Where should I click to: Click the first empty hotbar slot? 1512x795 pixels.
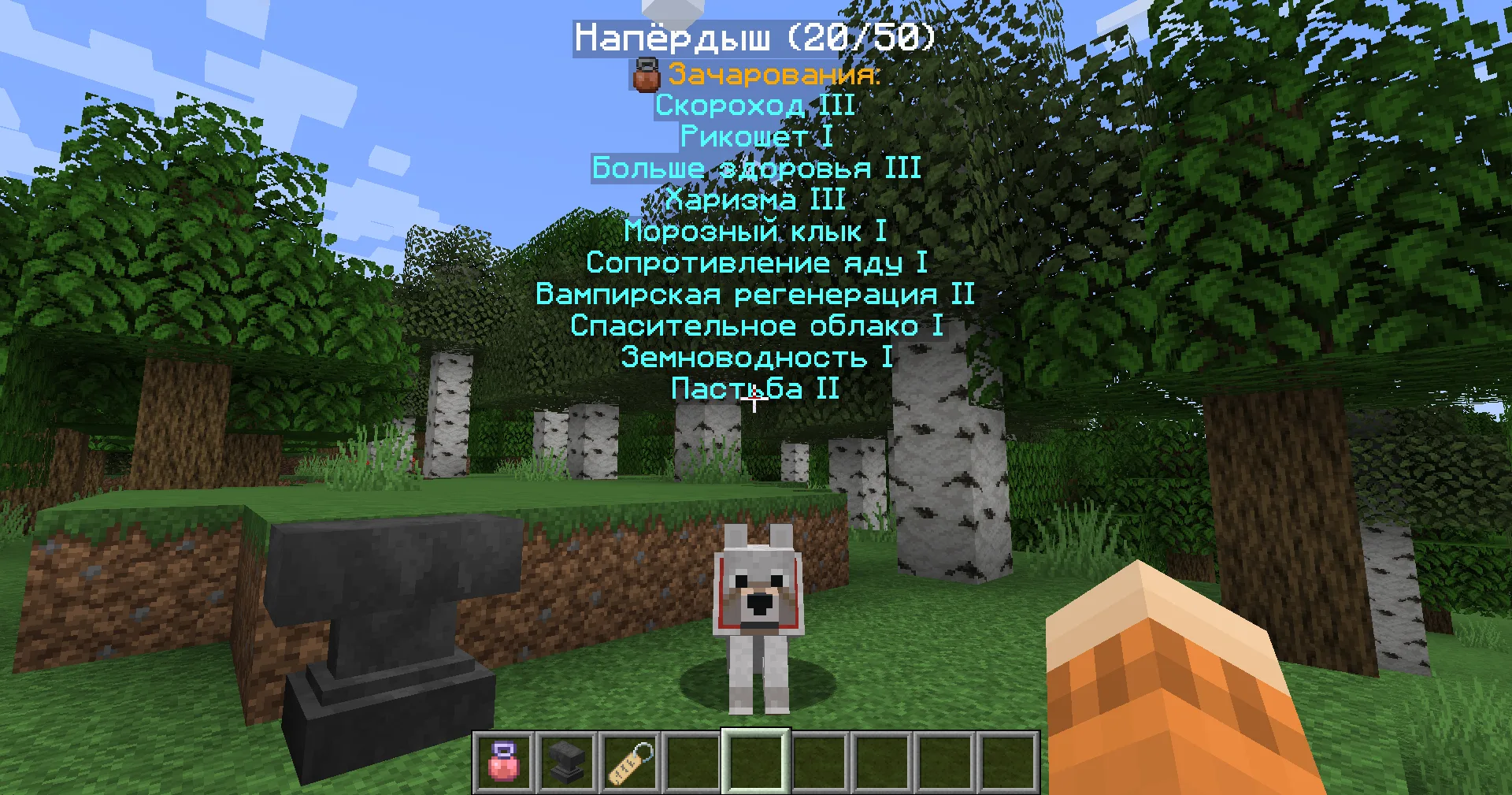click(694, 763)
